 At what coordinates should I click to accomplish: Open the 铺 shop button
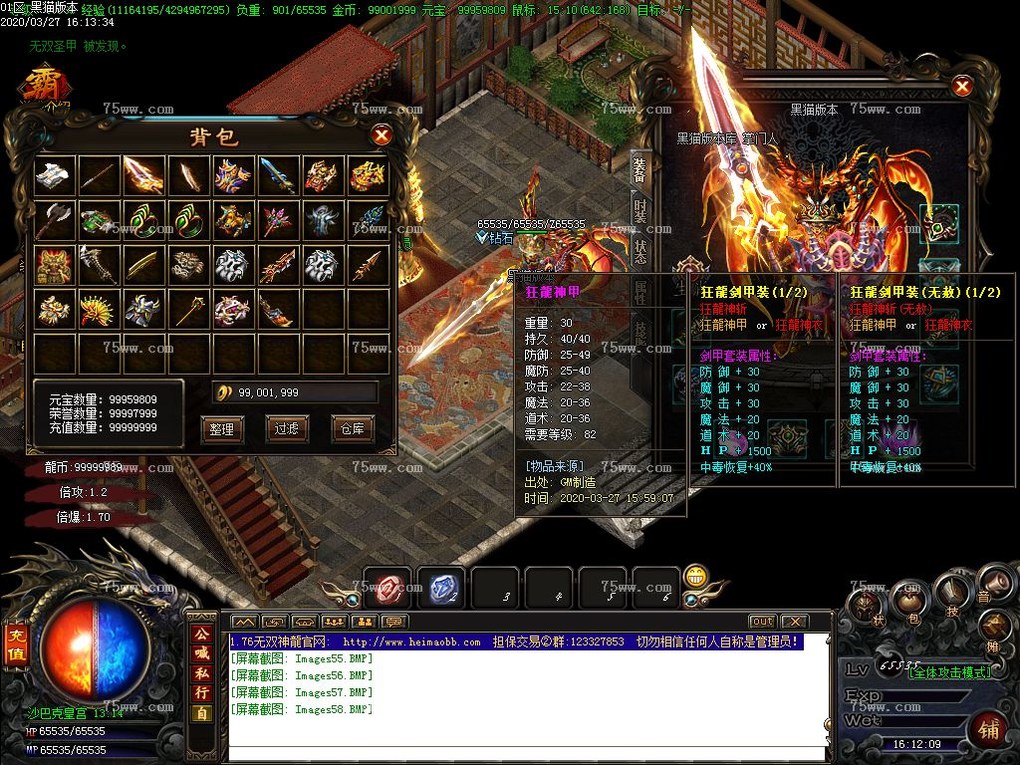pyautogui.click(x=987, y=730)
